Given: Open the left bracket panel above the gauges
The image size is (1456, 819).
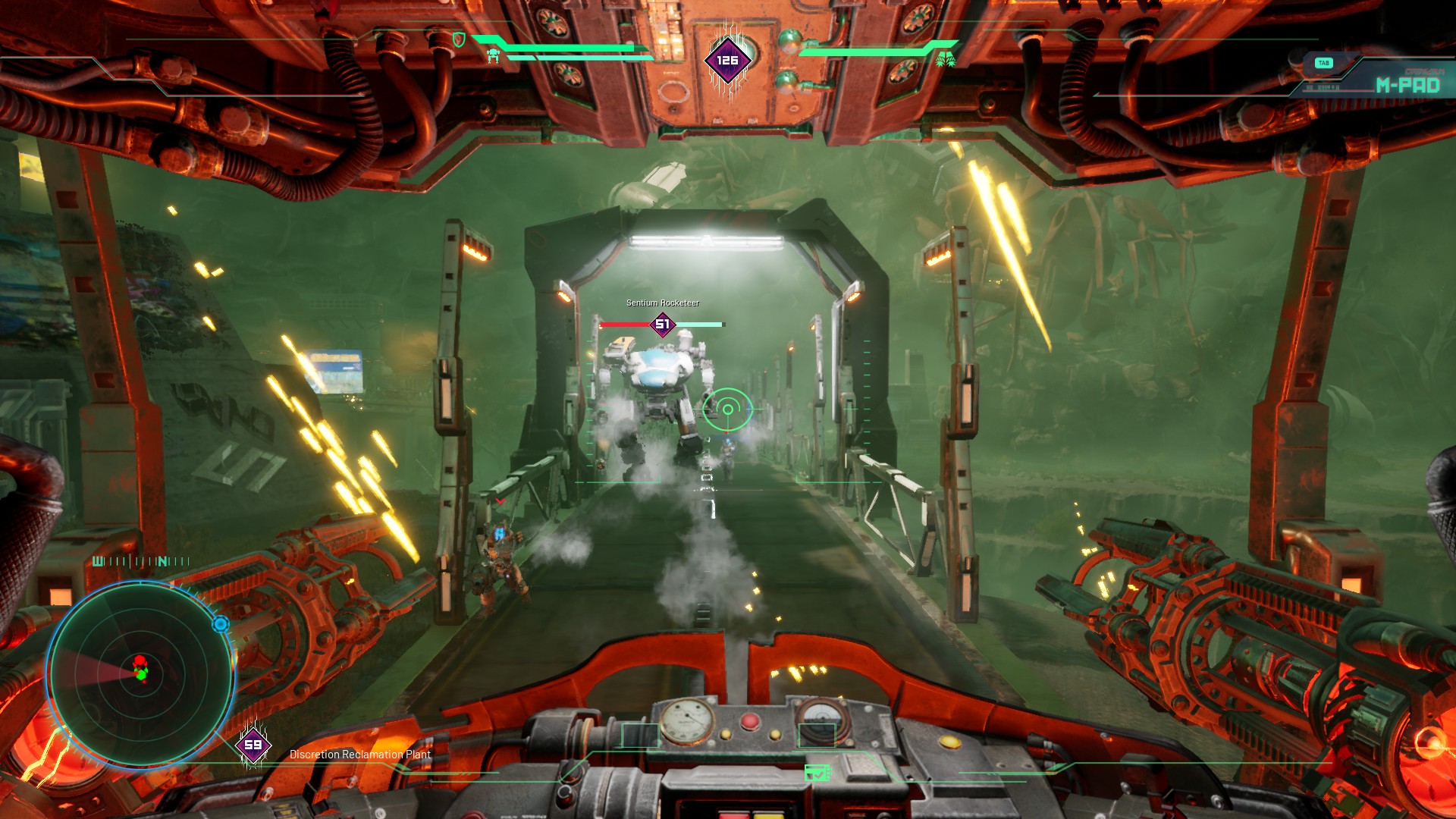Looking at the screenshot, I should 641,735.
